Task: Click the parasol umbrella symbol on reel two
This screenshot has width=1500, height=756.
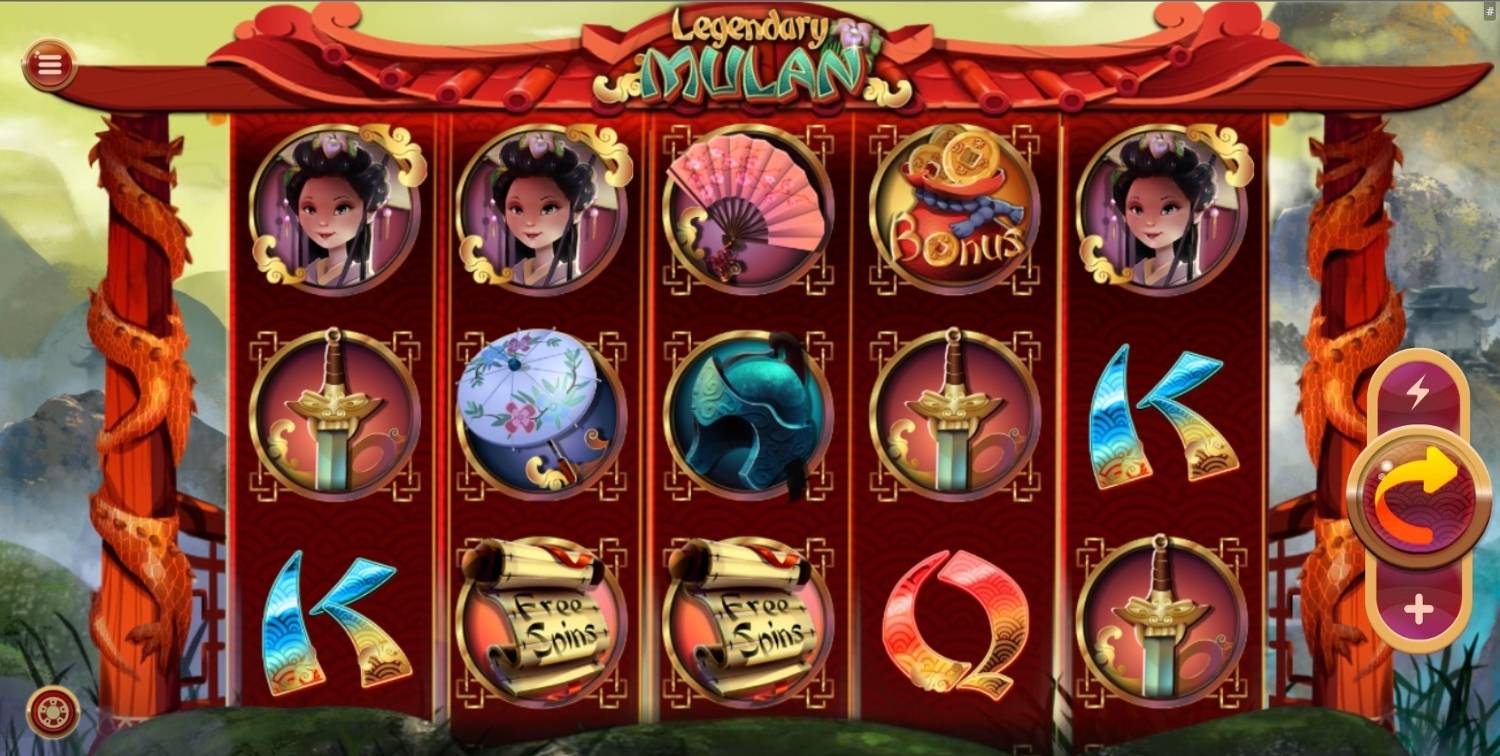Action: coord(542,415)
